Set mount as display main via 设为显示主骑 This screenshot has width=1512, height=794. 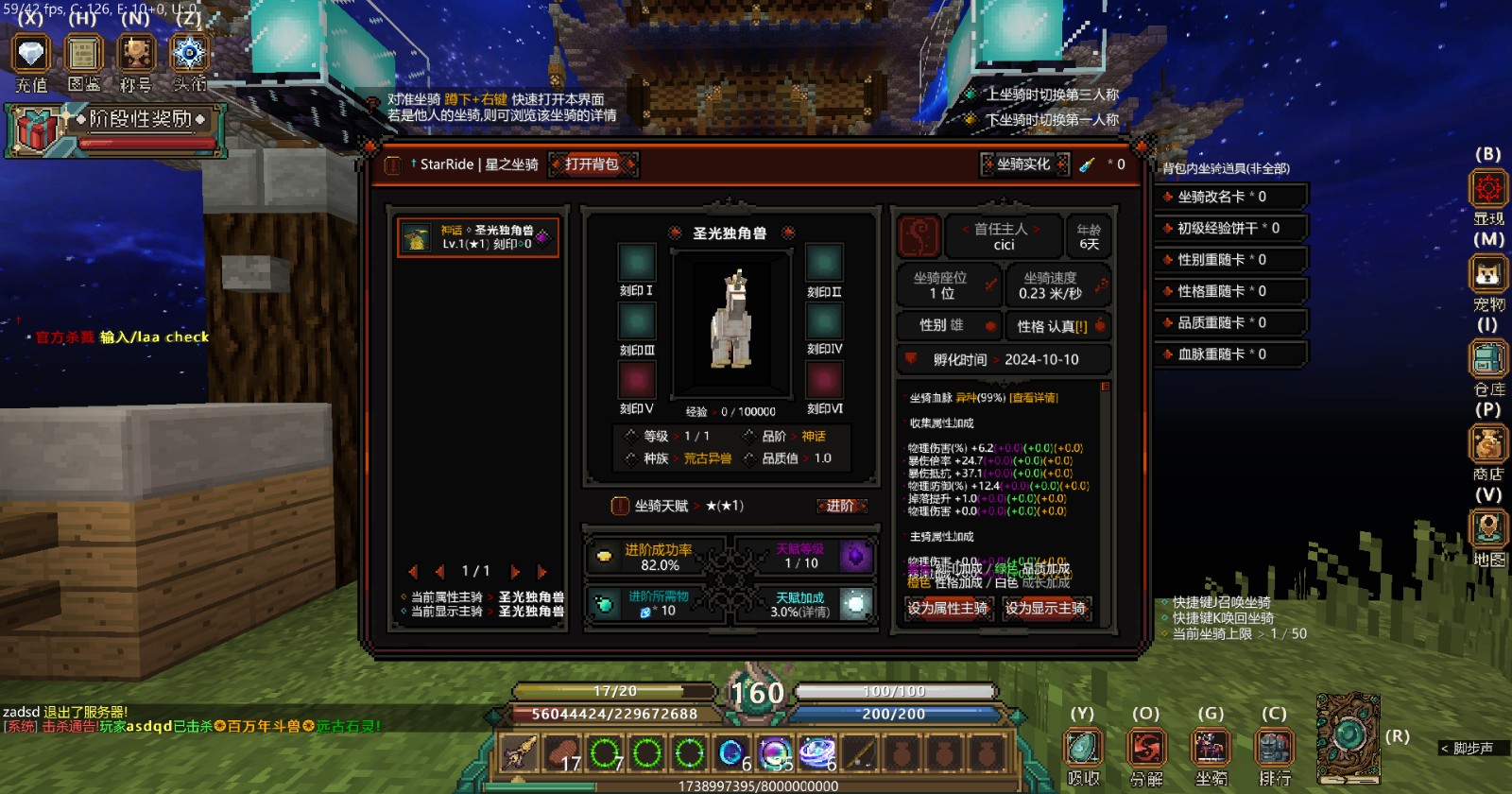(x=1045, y=609)
